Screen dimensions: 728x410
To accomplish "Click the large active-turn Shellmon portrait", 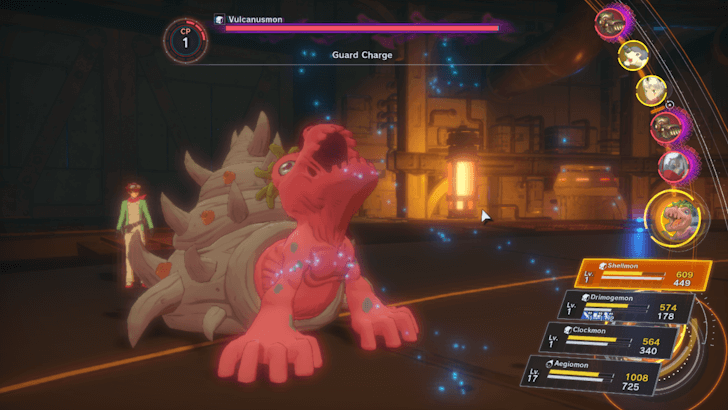I will [x=670, y=216].
